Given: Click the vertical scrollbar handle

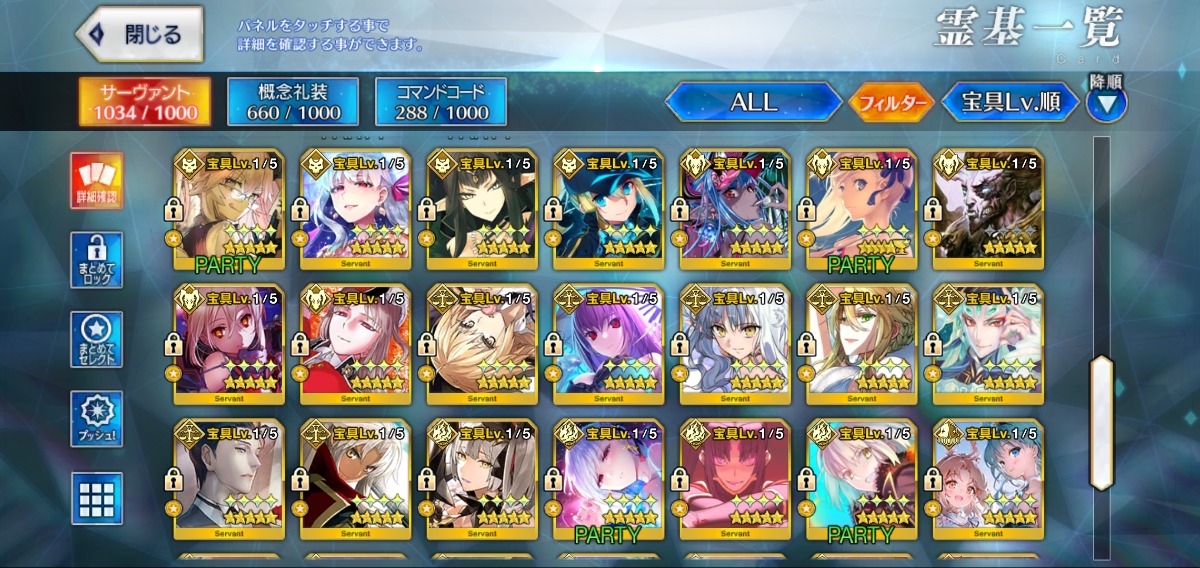Looking at the screenshot, I should coord(1101,422).
